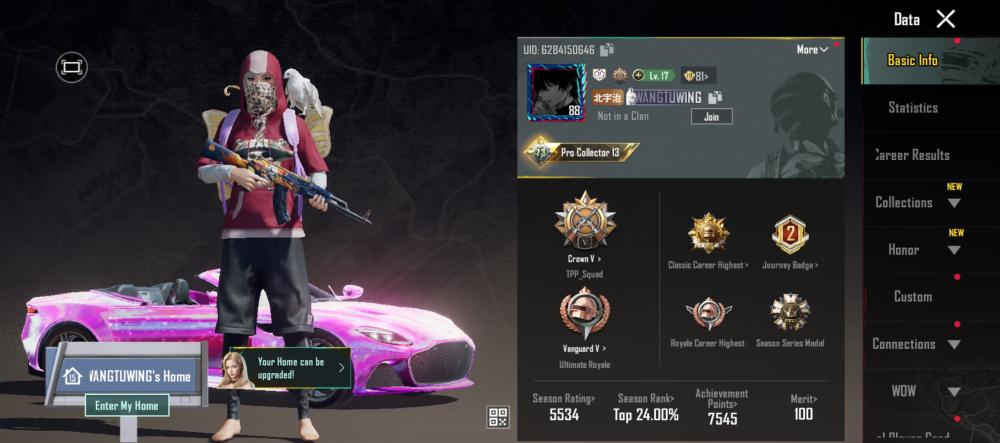Expand the Collections section
This screenshot has width=1000, height=443.
coord(915,202)
